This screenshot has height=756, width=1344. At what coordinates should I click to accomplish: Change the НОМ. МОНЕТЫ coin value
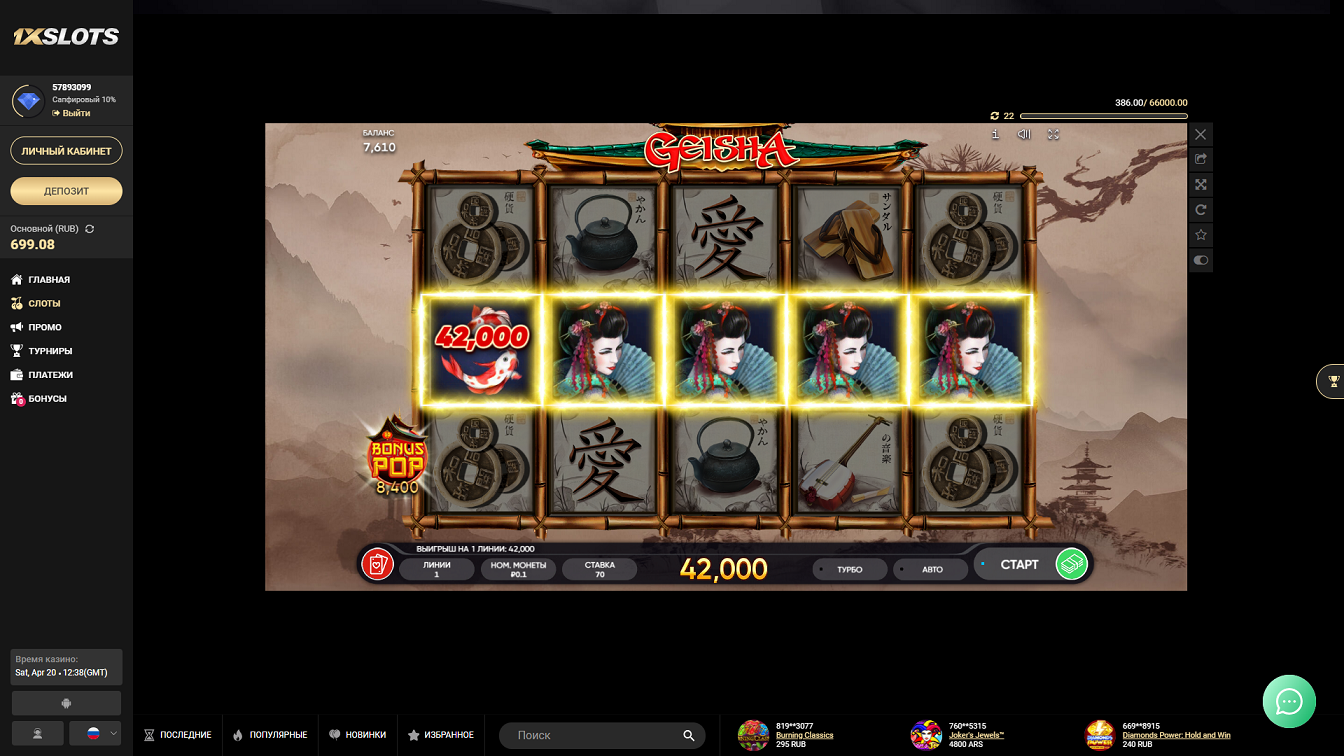518,569
